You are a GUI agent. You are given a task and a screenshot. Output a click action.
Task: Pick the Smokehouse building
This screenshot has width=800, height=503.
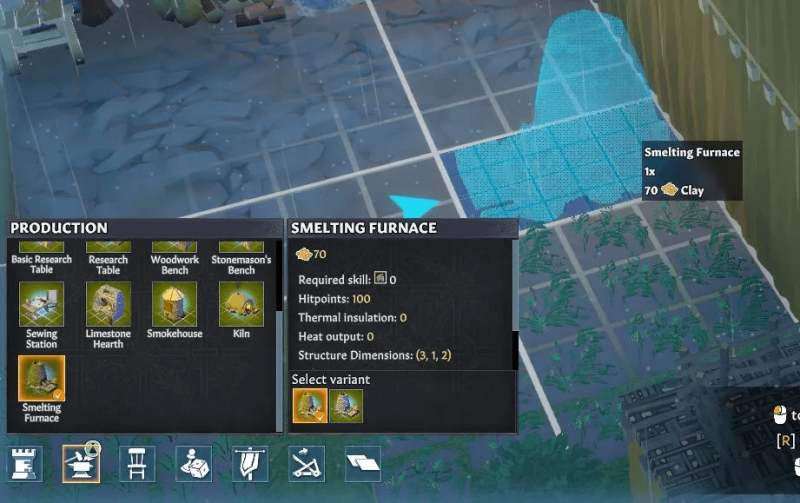[174, 304]
